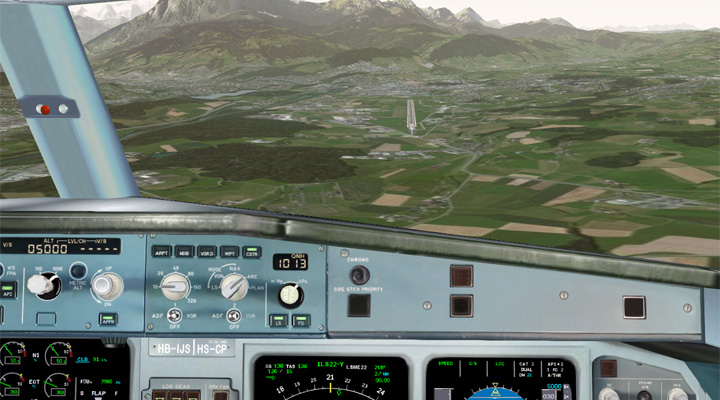Click the altitude selector knob

coord(39,285)
